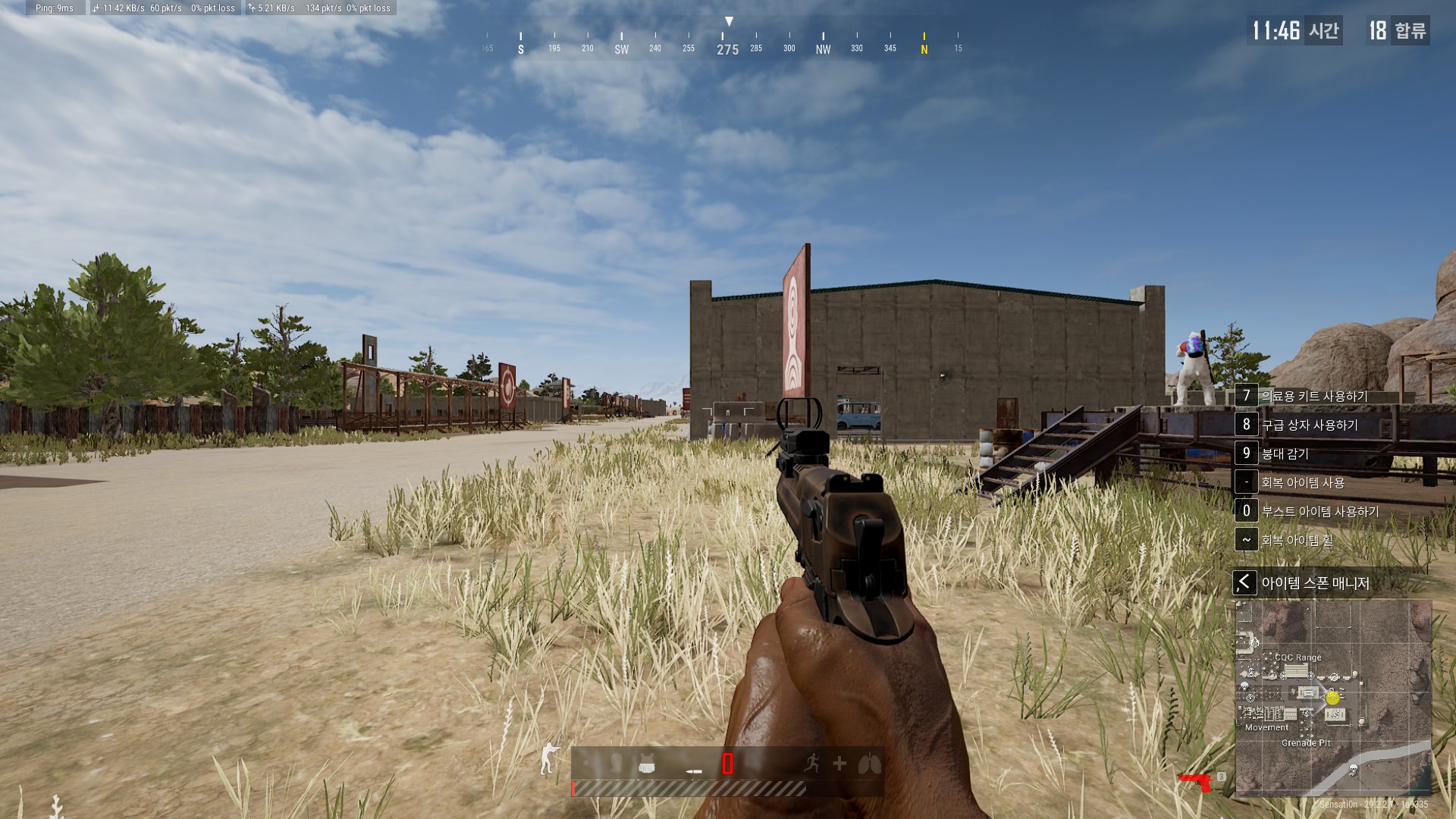This screenshot has width=1456, height=819.
Task: Choose 구급 상자 사용하기 from the list
Action: tap(1309, 425)
